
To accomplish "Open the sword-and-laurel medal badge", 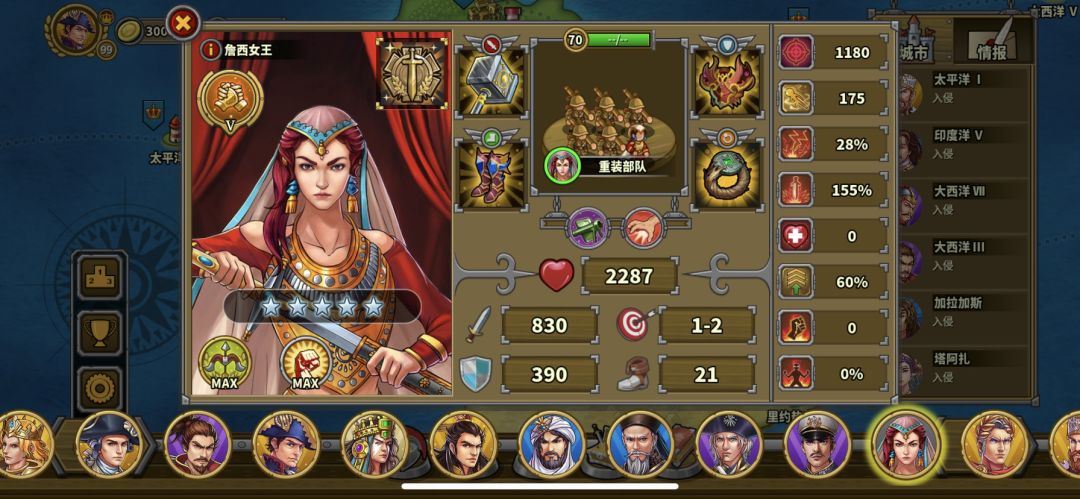I will pos(411,71).
